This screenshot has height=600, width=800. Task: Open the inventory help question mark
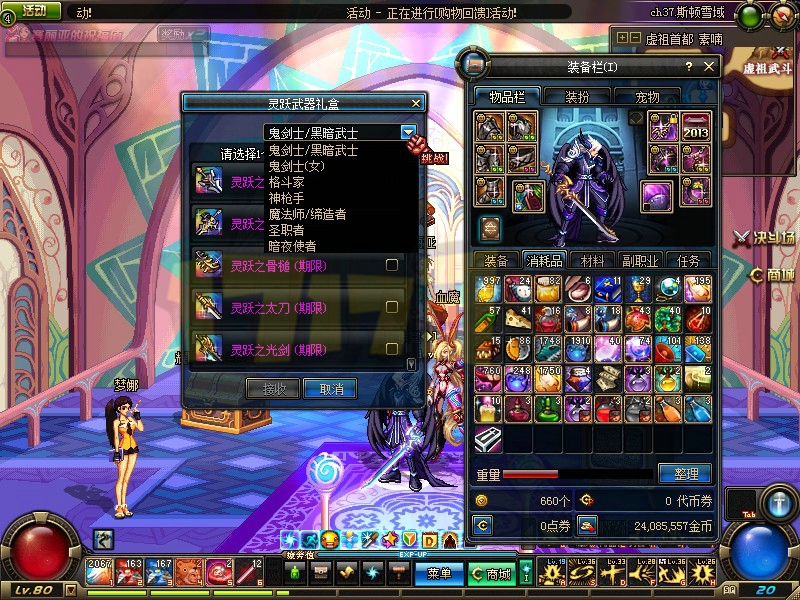pos(688,67)
